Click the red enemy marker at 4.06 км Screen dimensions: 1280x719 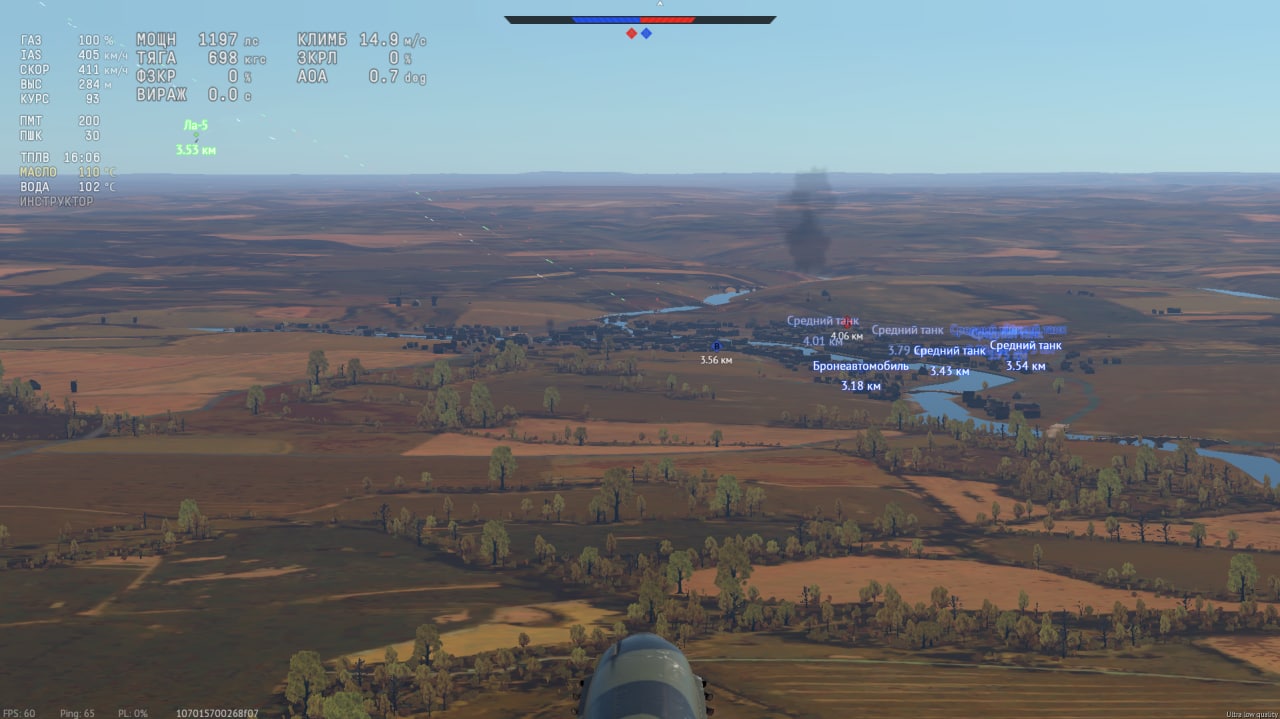[x=847, y=322]
